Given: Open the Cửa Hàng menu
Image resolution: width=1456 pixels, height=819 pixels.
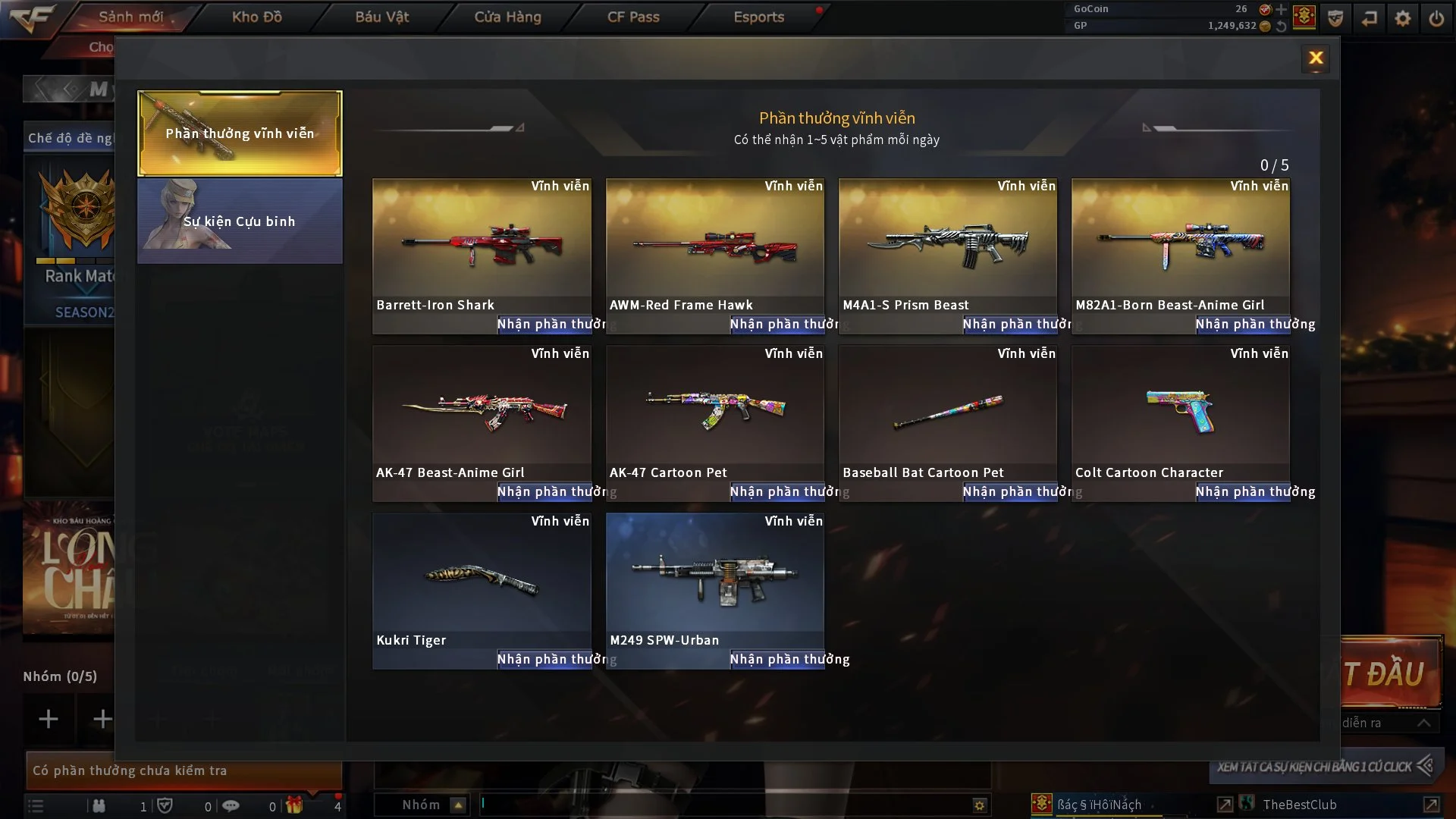Looking at the screenshot, I should (508, 17).
